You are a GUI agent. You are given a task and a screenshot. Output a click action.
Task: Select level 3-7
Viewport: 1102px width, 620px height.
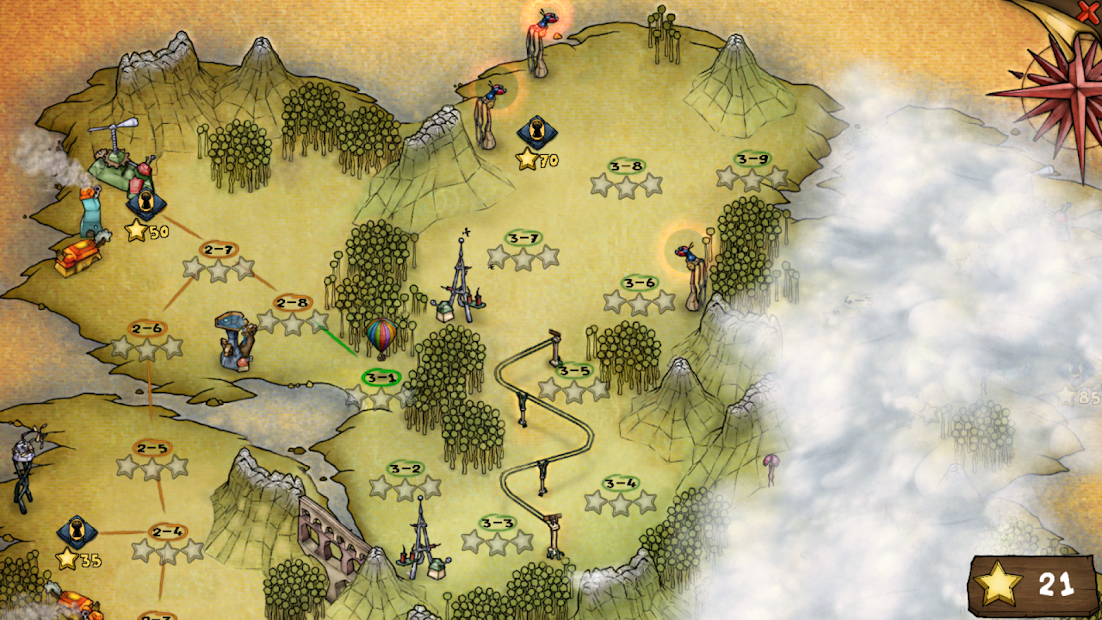pyautogui.click(x=523, y=239)
